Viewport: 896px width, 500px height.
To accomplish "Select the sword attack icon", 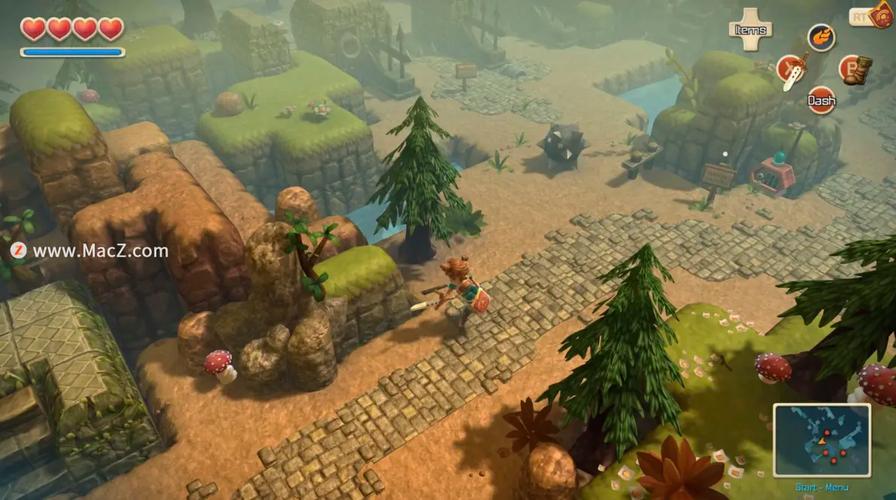I will 791,70.
